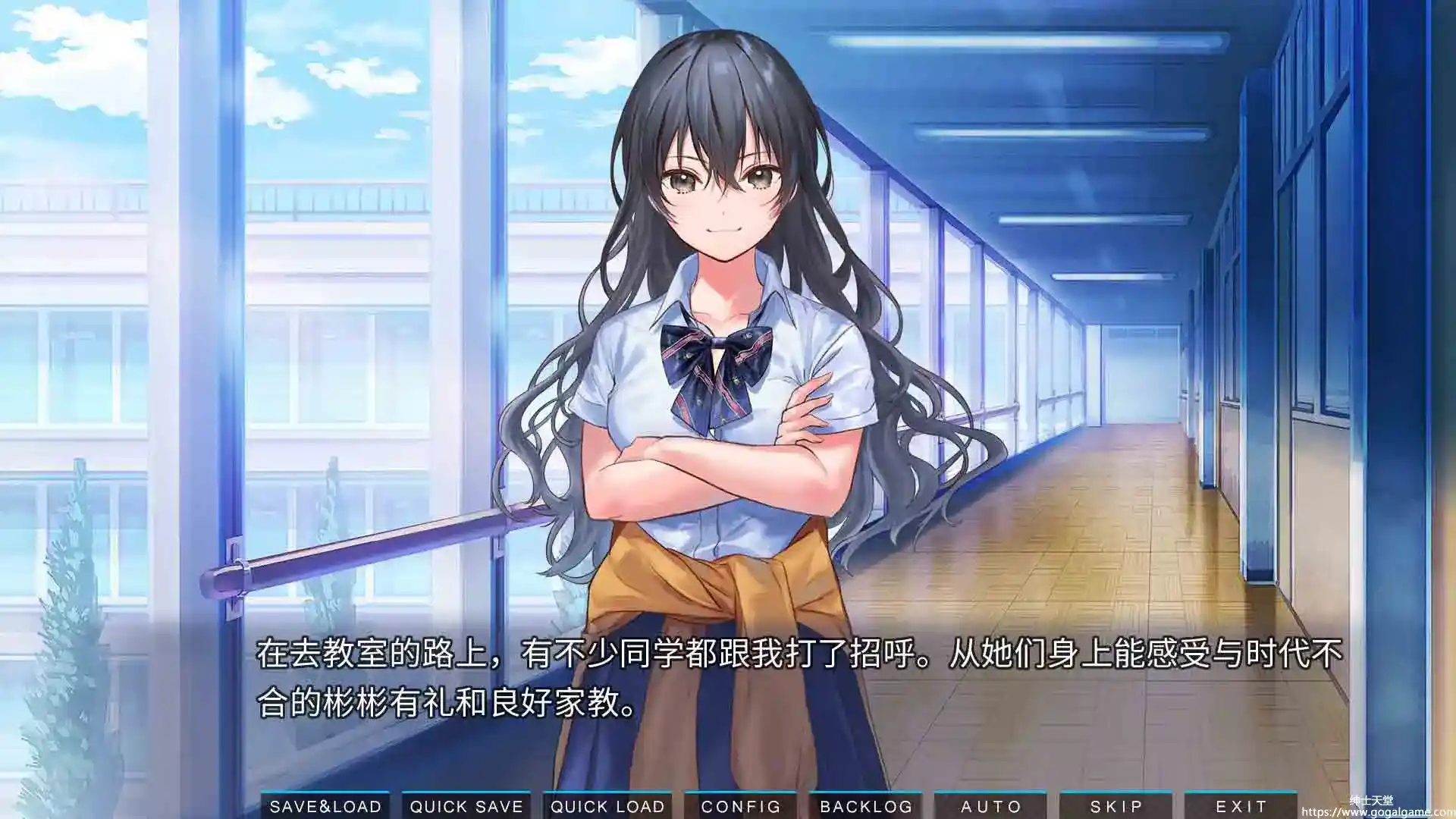Select QUICK SAVE from the bottom toolbar

466,805
